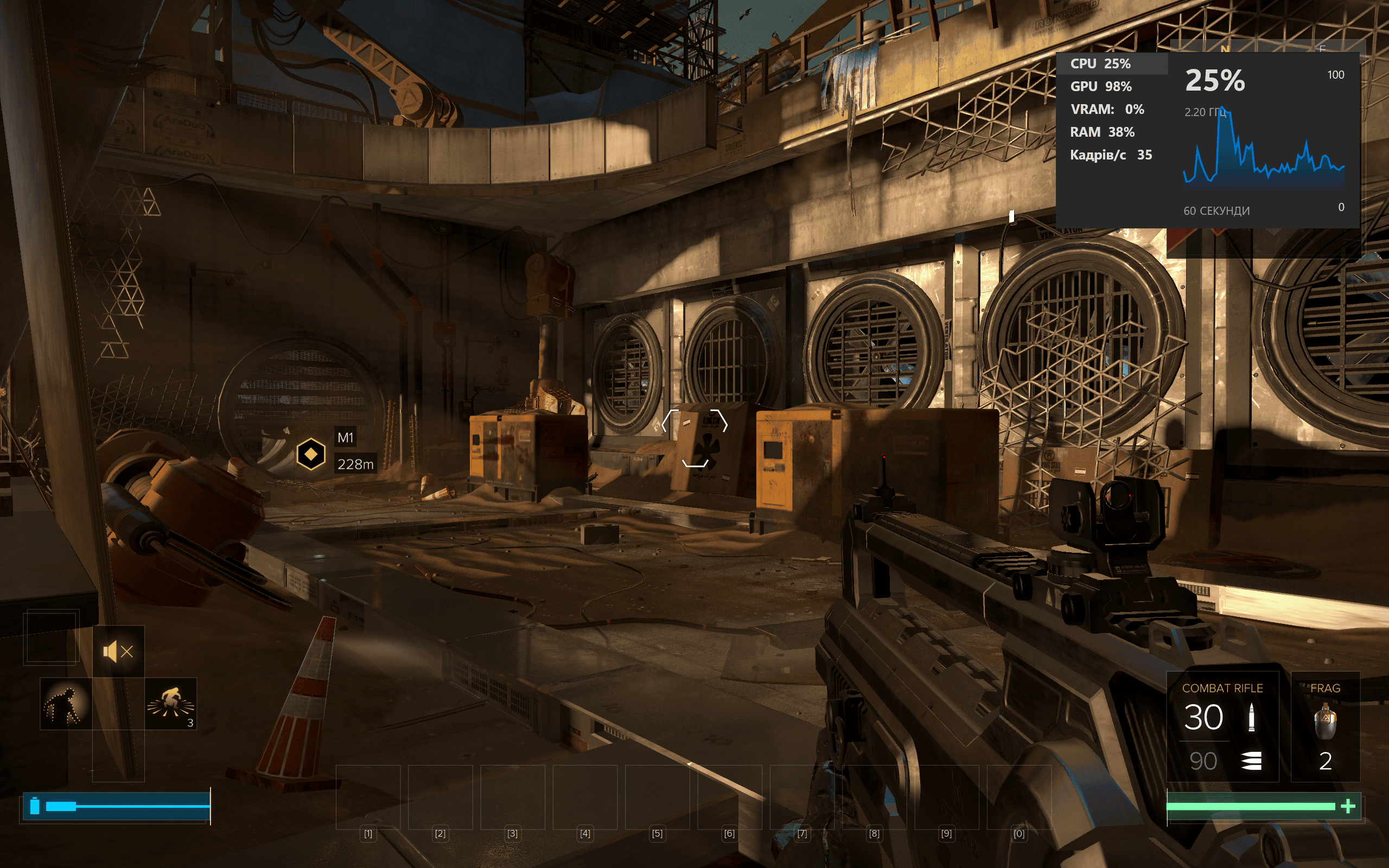
Task: Select the M1 mission objective marker
Action: coord(310,454)
